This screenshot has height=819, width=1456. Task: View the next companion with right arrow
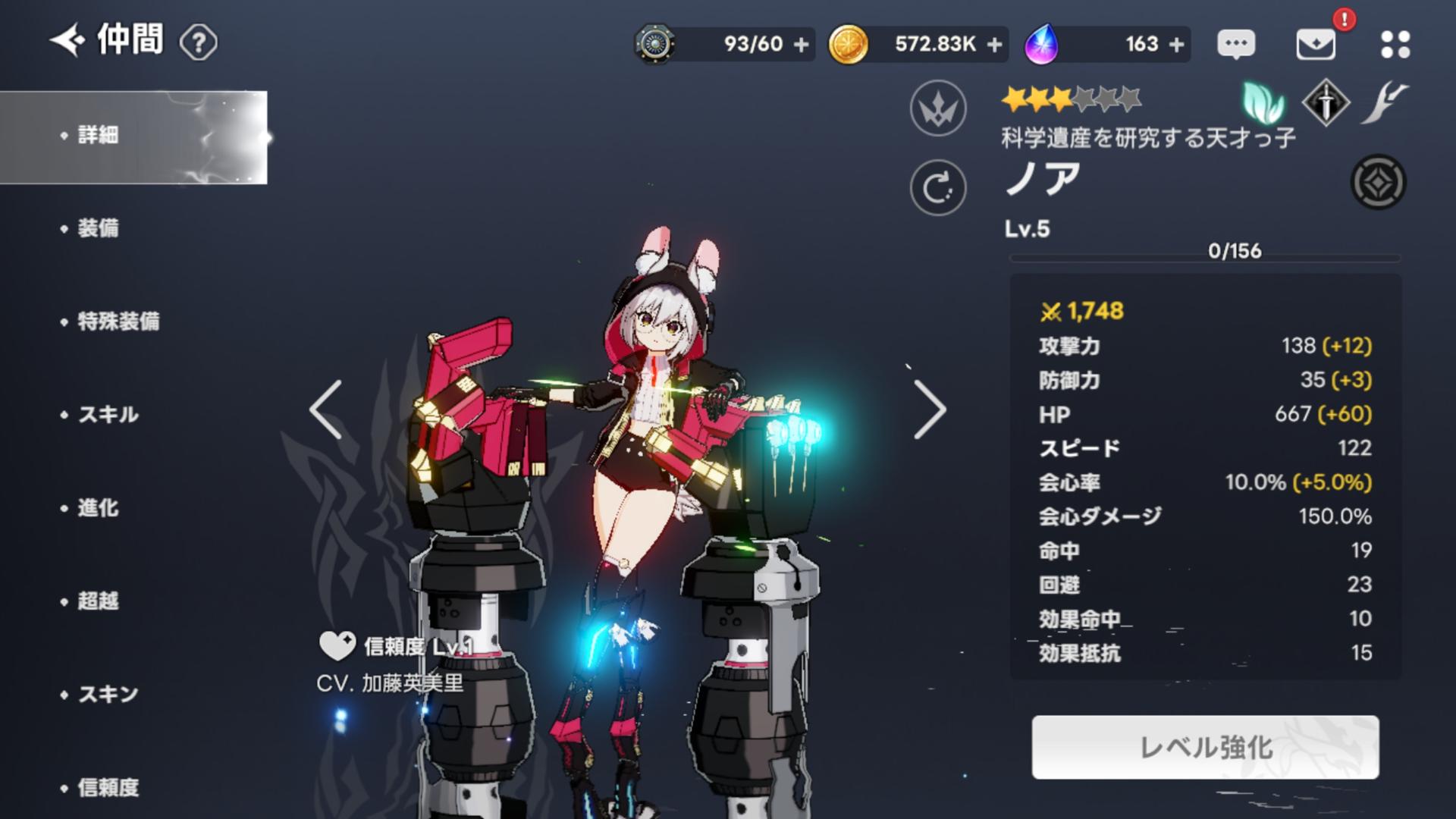[x=930, y=409]
